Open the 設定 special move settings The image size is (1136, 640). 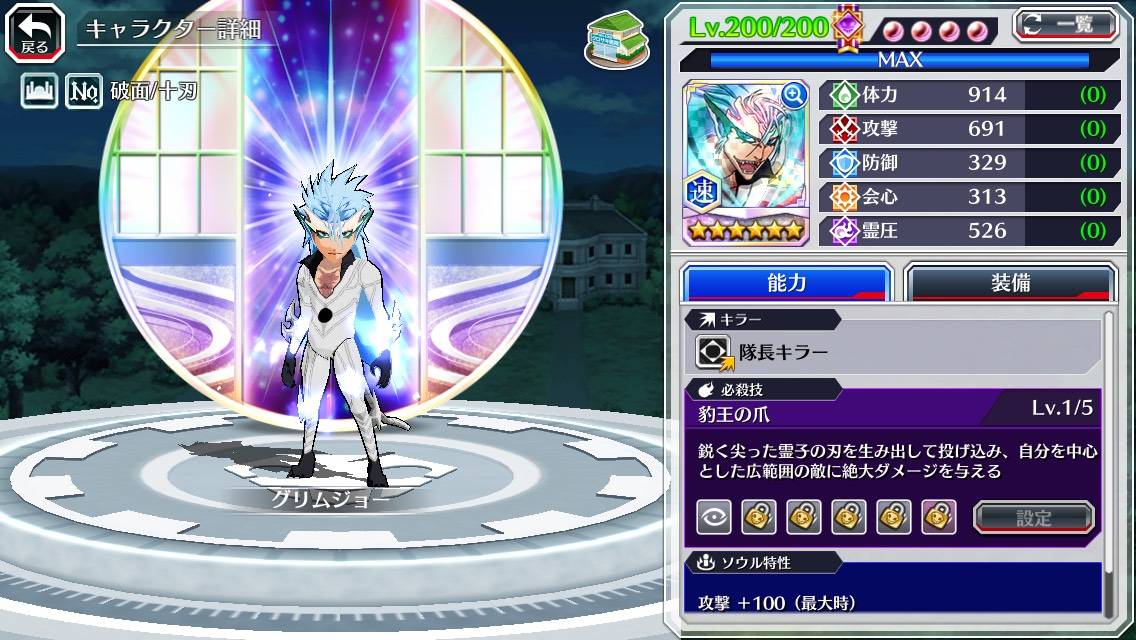1033,517
